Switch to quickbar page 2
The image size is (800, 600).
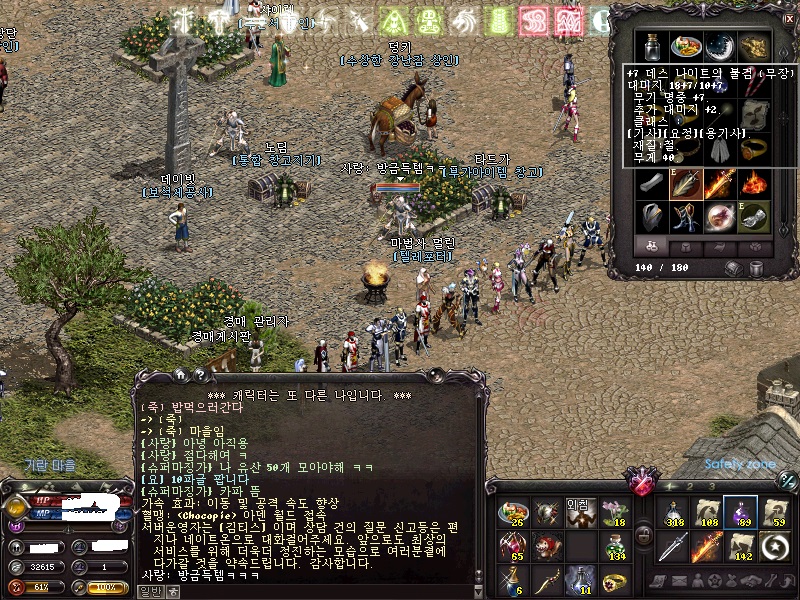coord(690,486)
